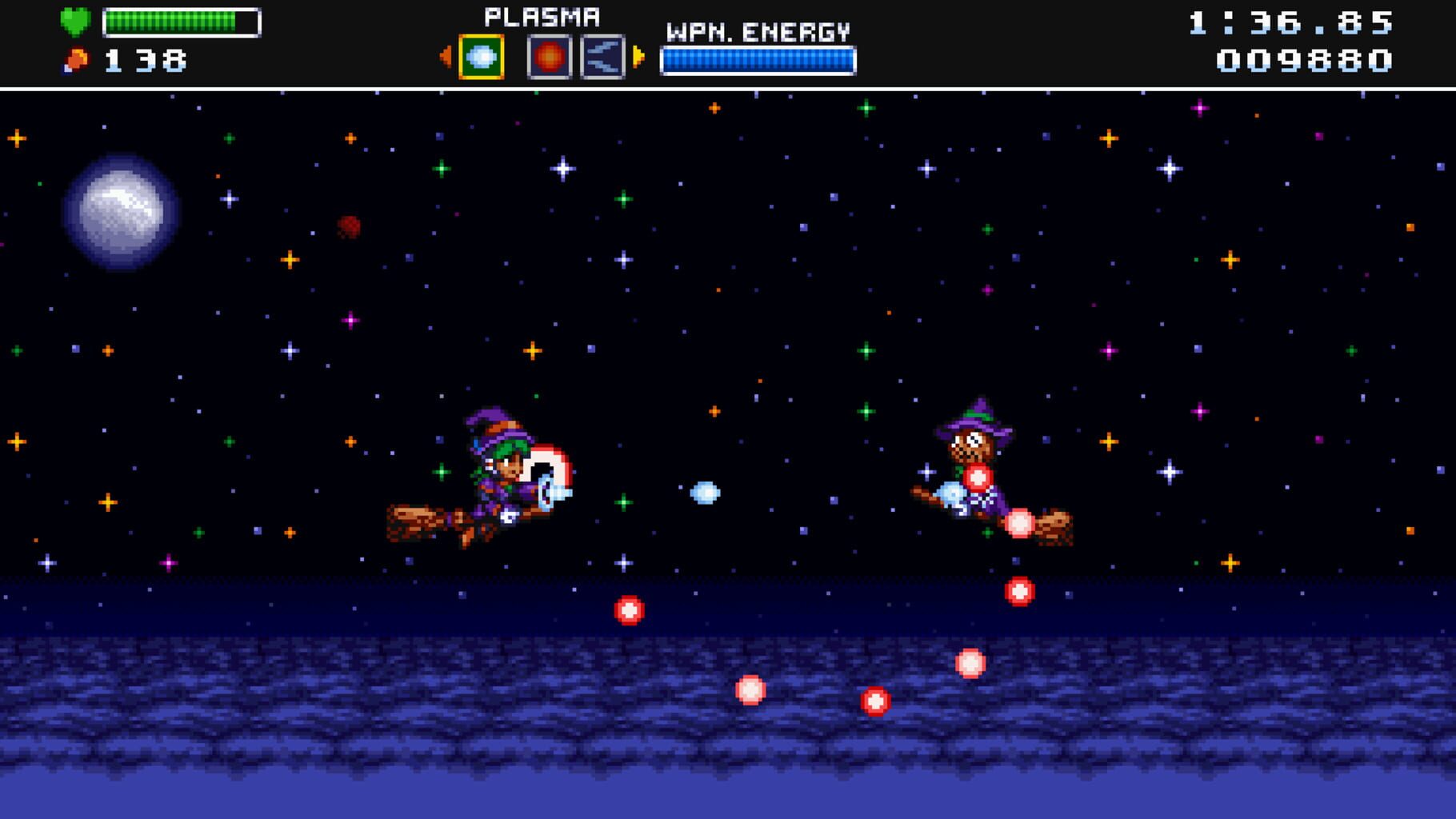Click the blue weapon energy bar
This screenshot has height=819, width=1456.
[x=758, y=58]
